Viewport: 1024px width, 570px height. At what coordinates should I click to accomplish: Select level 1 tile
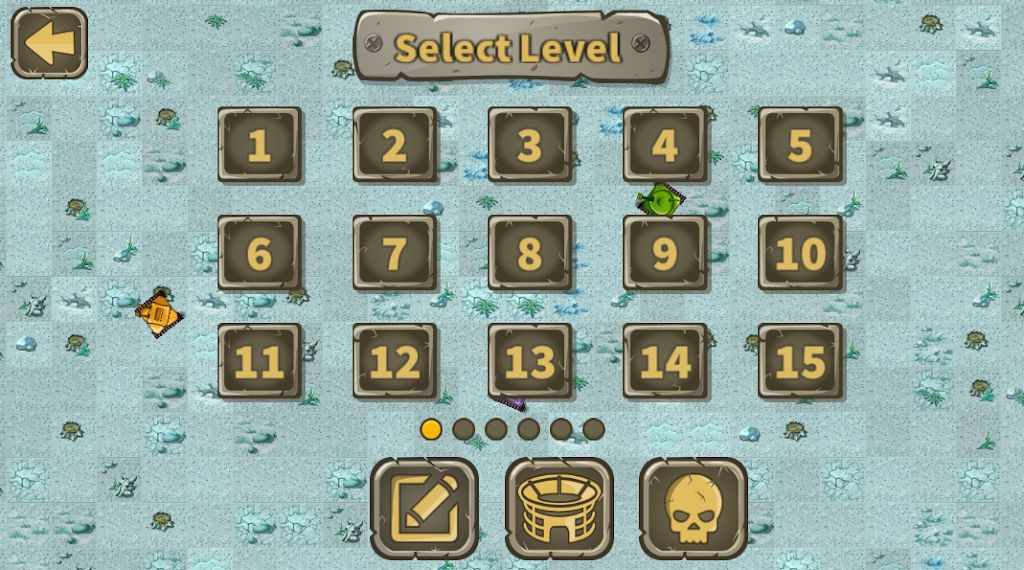[260, 145]
